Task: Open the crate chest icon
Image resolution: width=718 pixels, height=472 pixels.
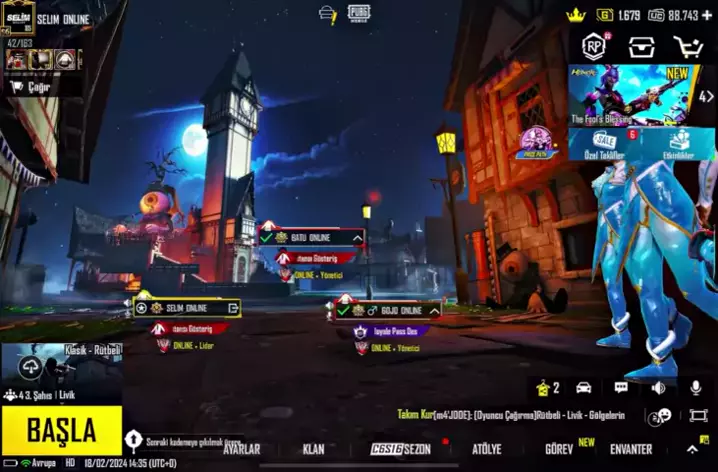Action: click(x=641, y=47)
